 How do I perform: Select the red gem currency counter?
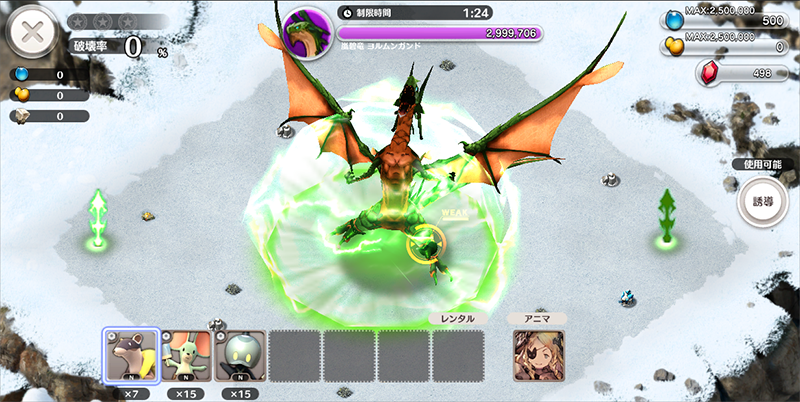coord(740,73)
